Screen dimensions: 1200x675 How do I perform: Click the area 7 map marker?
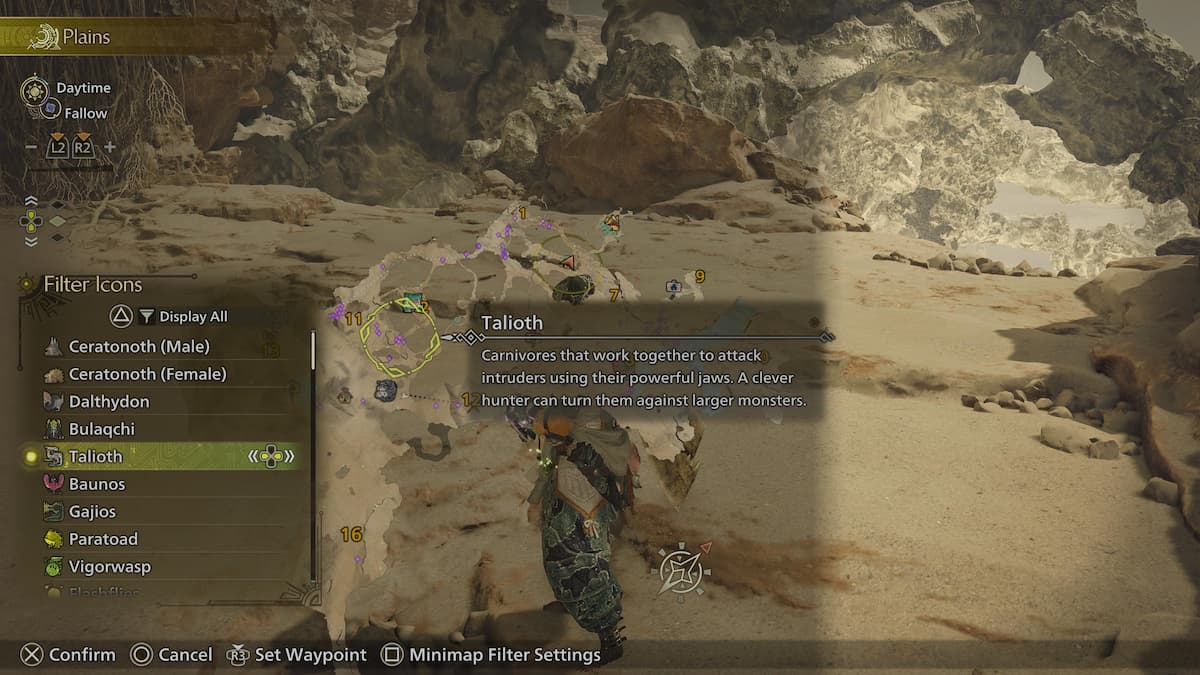pyautogui.click(x=614, y=295)
